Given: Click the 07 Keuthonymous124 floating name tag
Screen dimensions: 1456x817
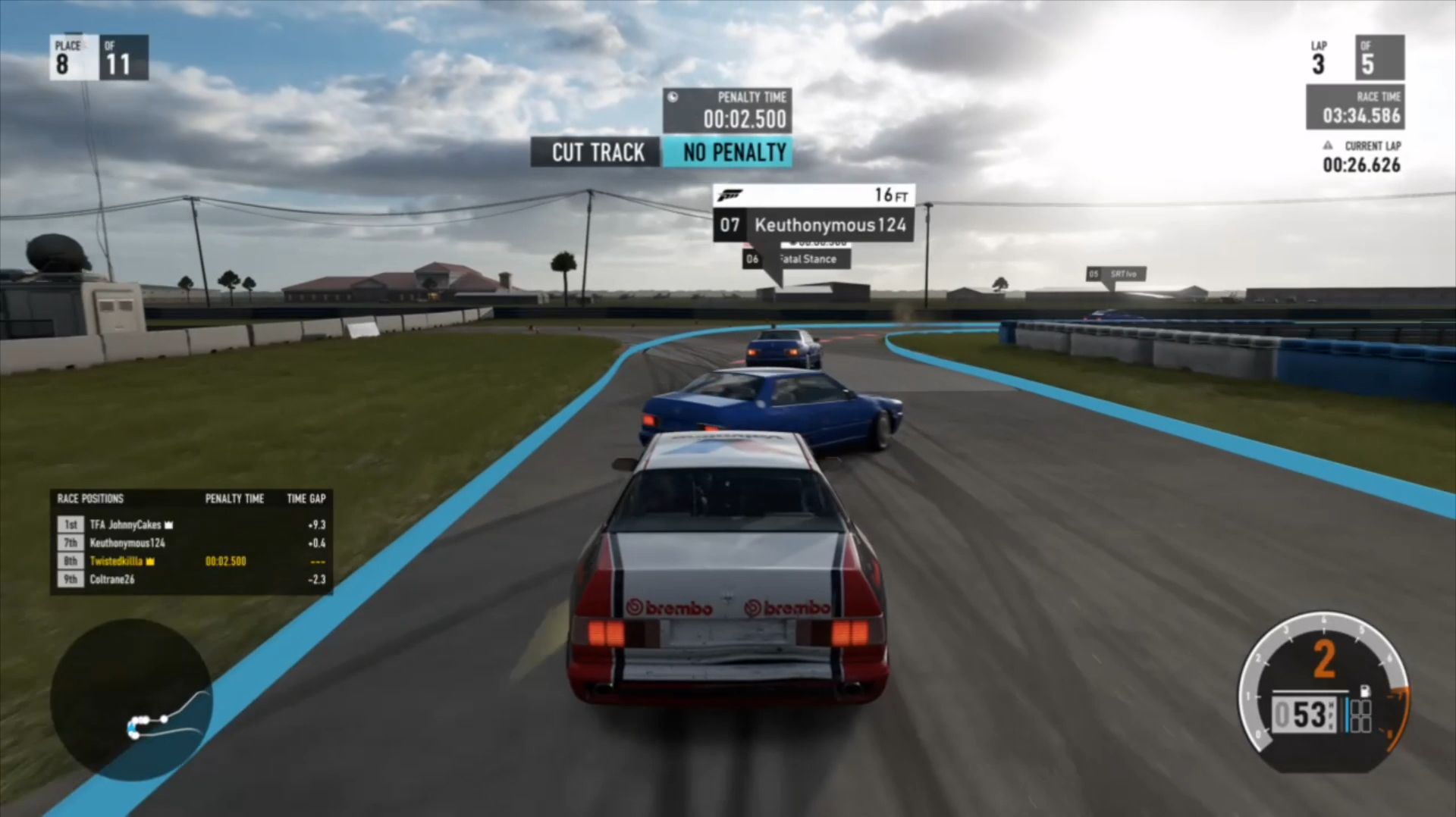Looking at the screenshot, I should point(813,224).
